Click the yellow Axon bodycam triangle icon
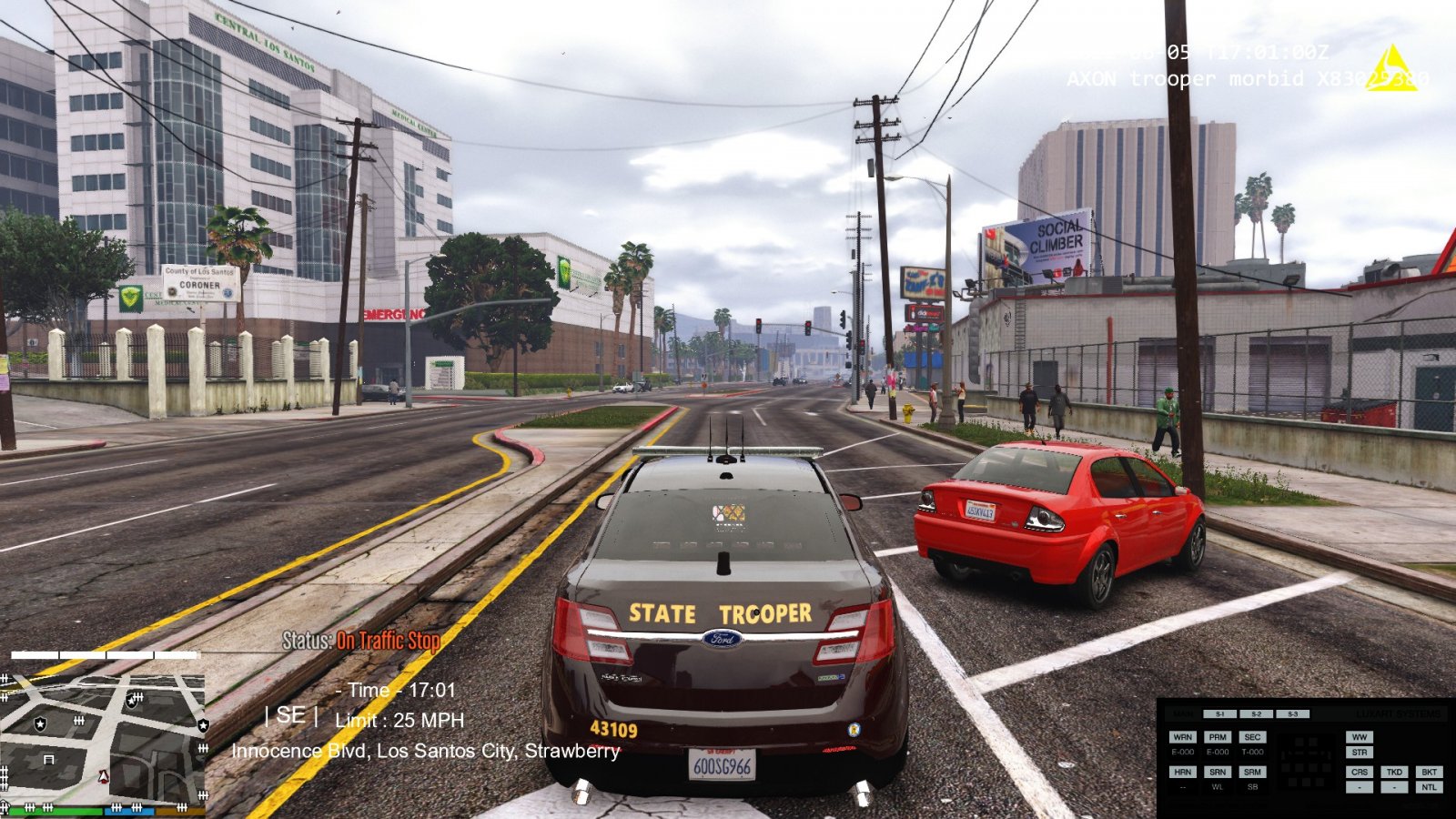Viewport: 1456px width, 819px height. [1390, 69]
